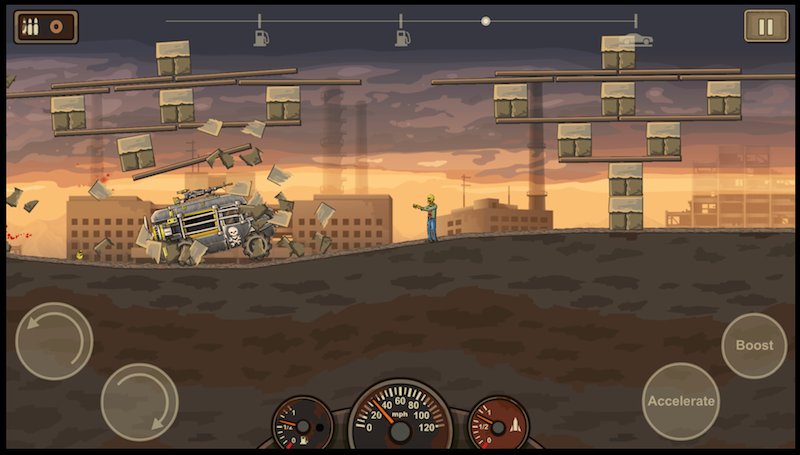Tilt vehicle with the counter-clockwise arrow button
Screen dimensions: 800x455
54,341
